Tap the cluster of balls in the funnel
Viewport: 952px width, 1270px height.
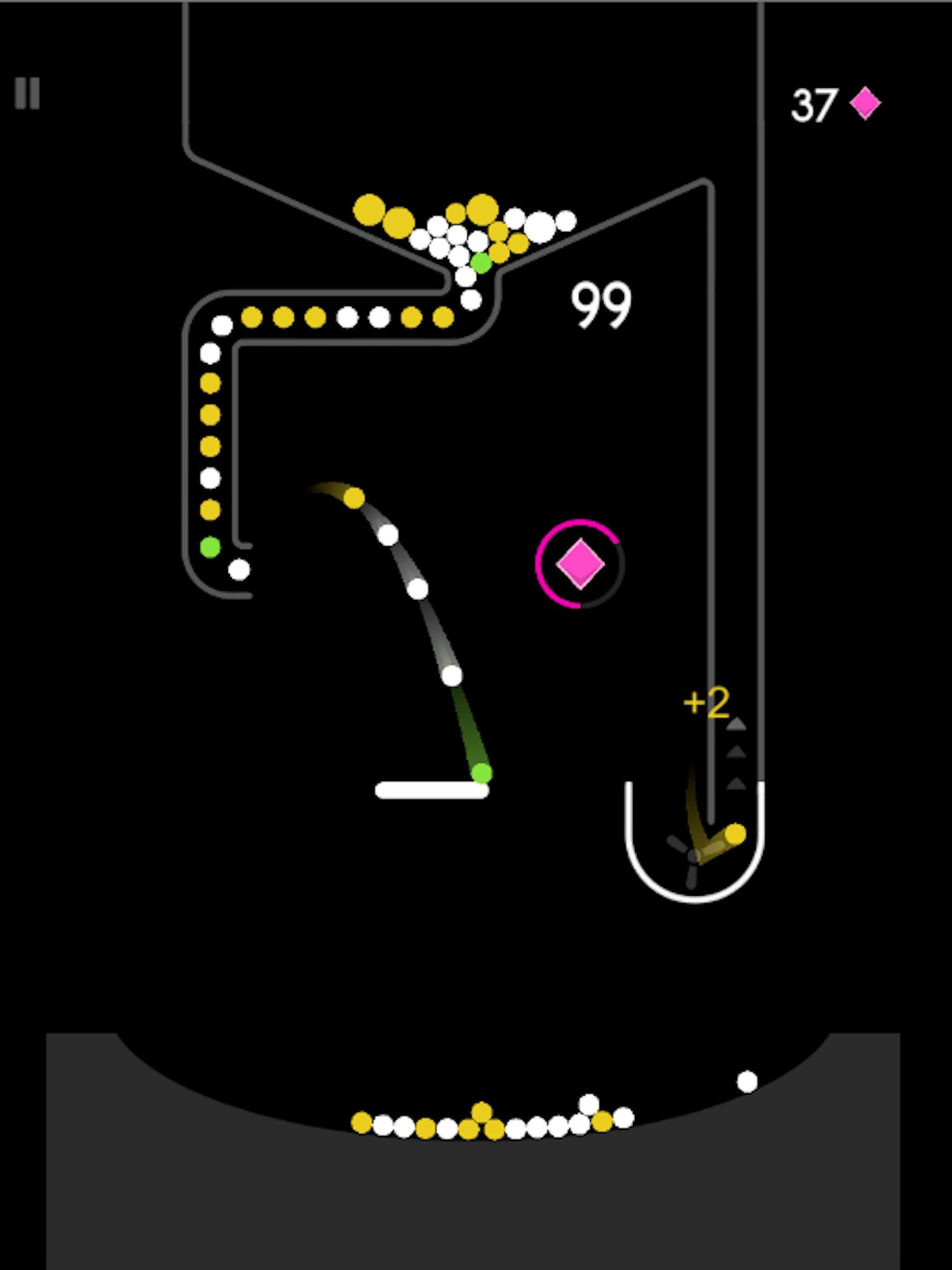[471, 235]
